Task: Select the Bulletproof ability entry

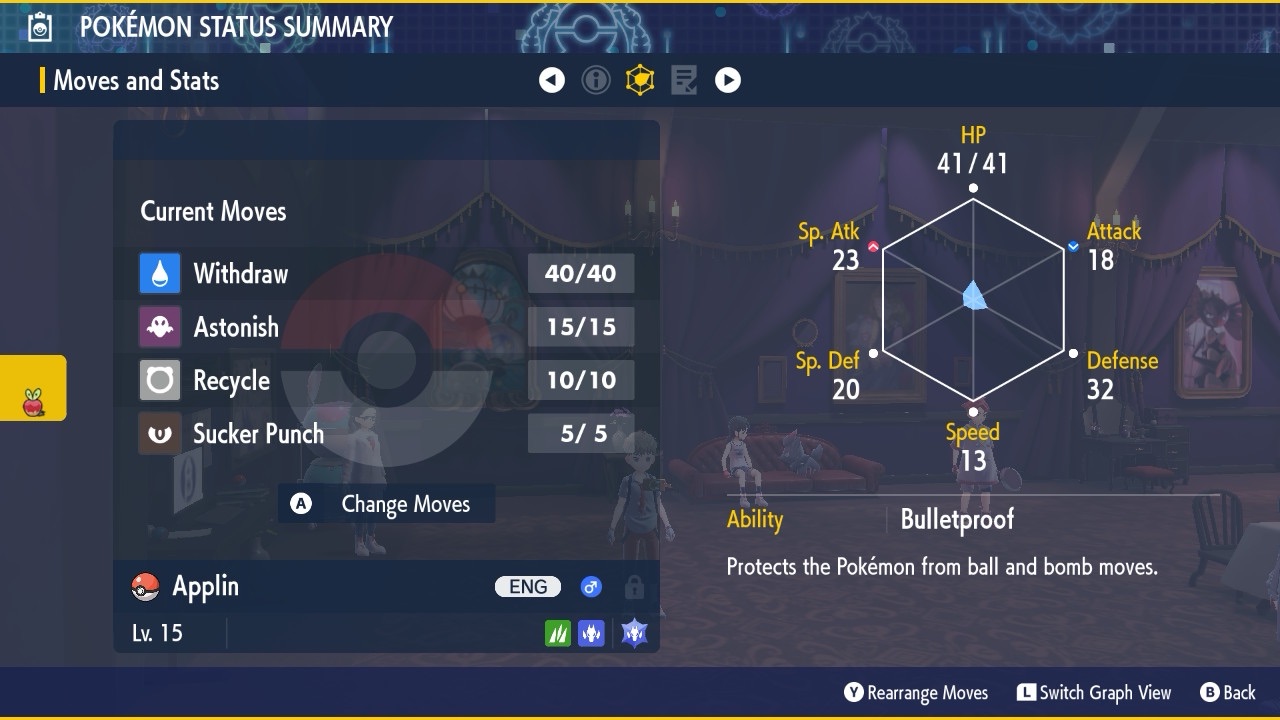Action: pyautogui.click(x=957, y=519)
